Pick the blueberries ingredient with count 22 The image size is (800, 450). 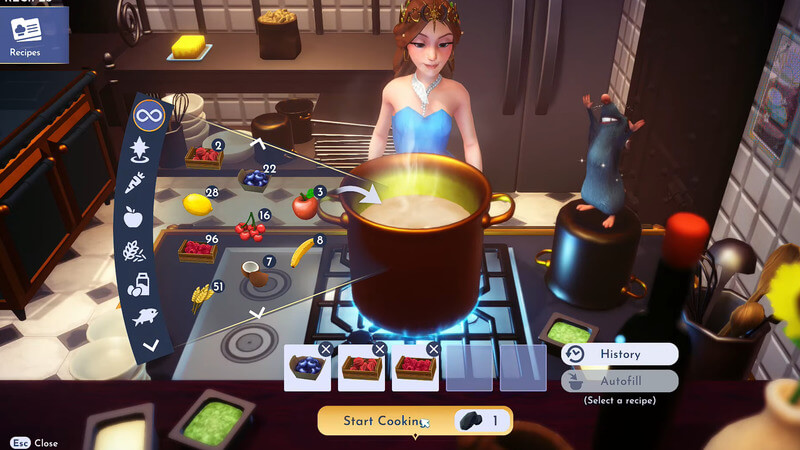click(x=255, y=179)
